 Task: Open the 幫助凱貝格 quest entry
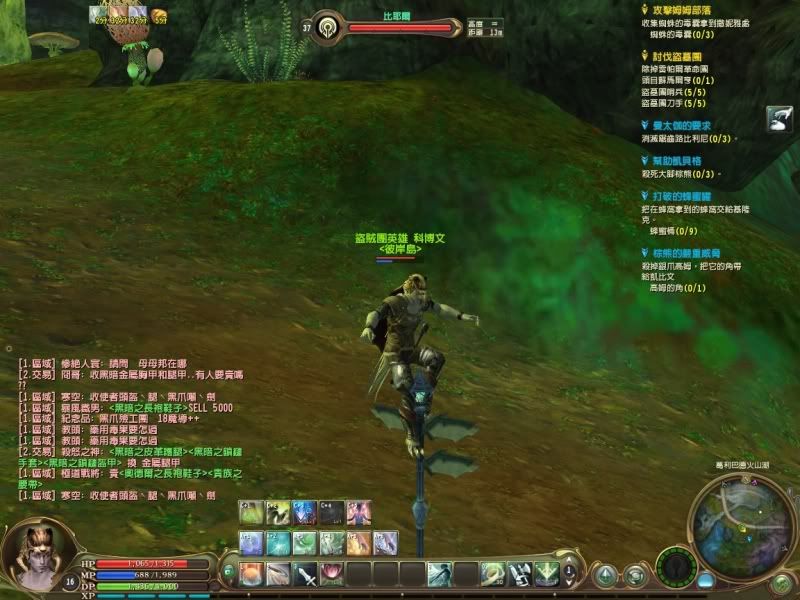(677, 160)
